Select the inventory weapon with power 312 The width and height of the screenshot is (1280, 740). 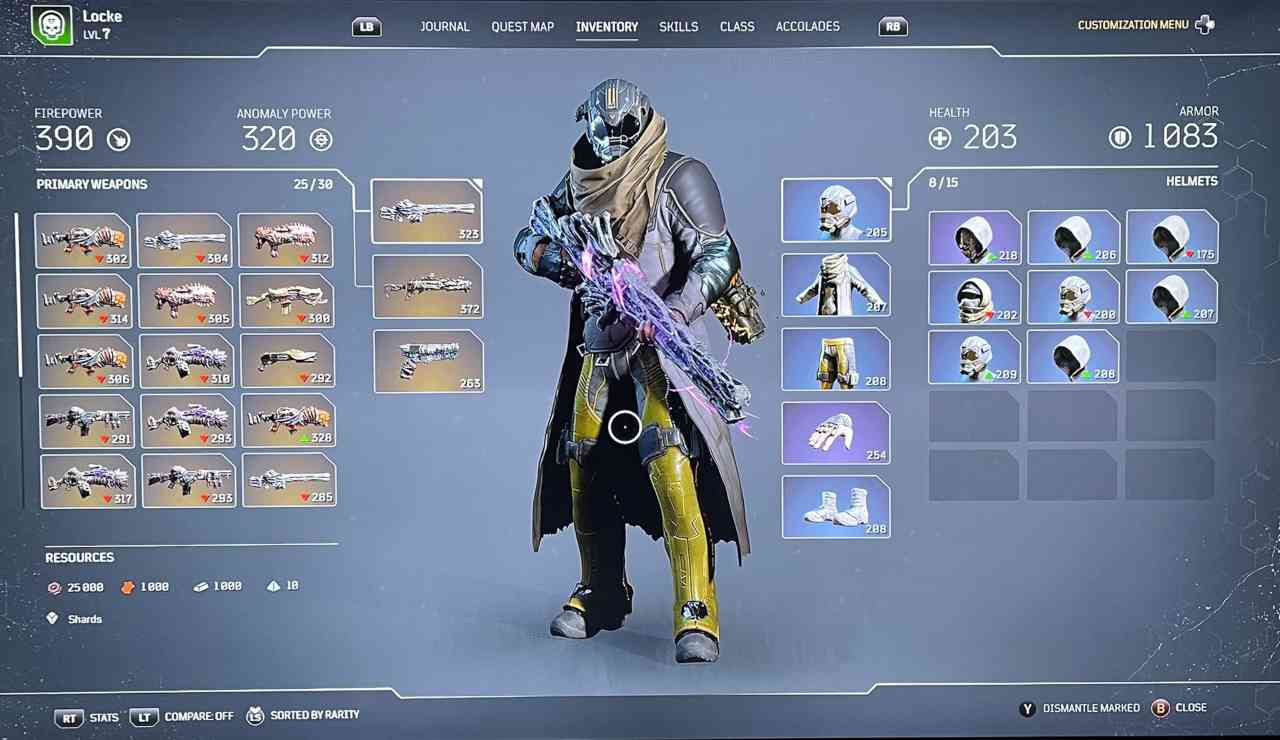[x=286, y=240]
